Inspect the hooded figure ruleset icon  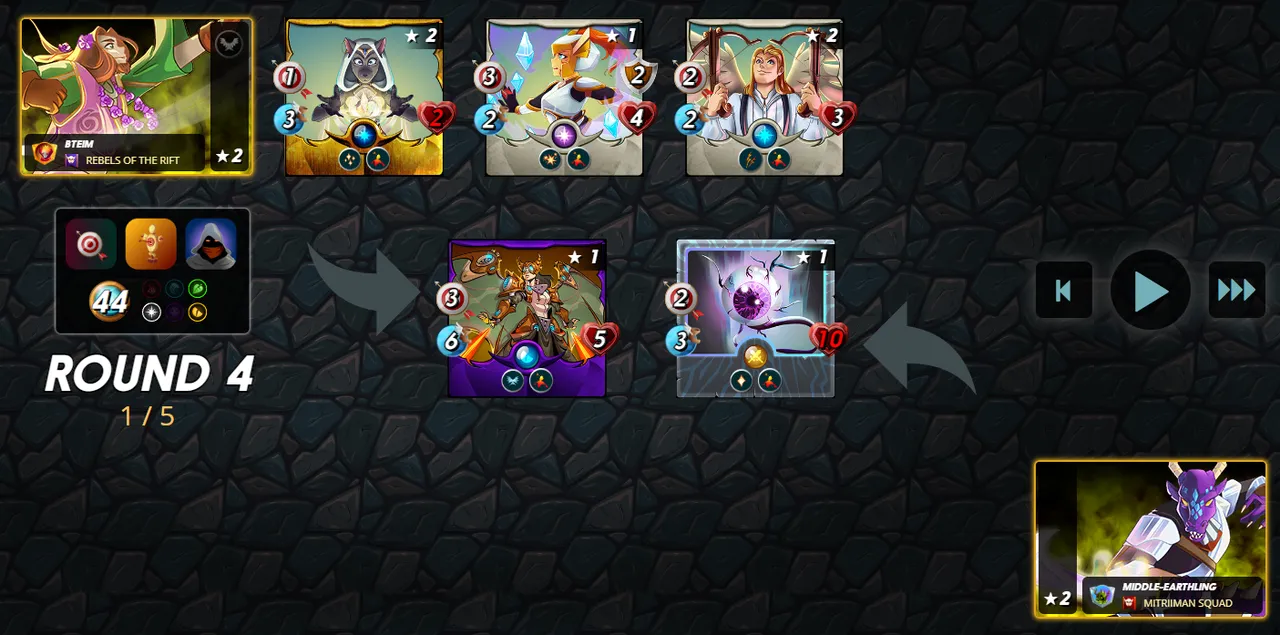pos(211,244)
